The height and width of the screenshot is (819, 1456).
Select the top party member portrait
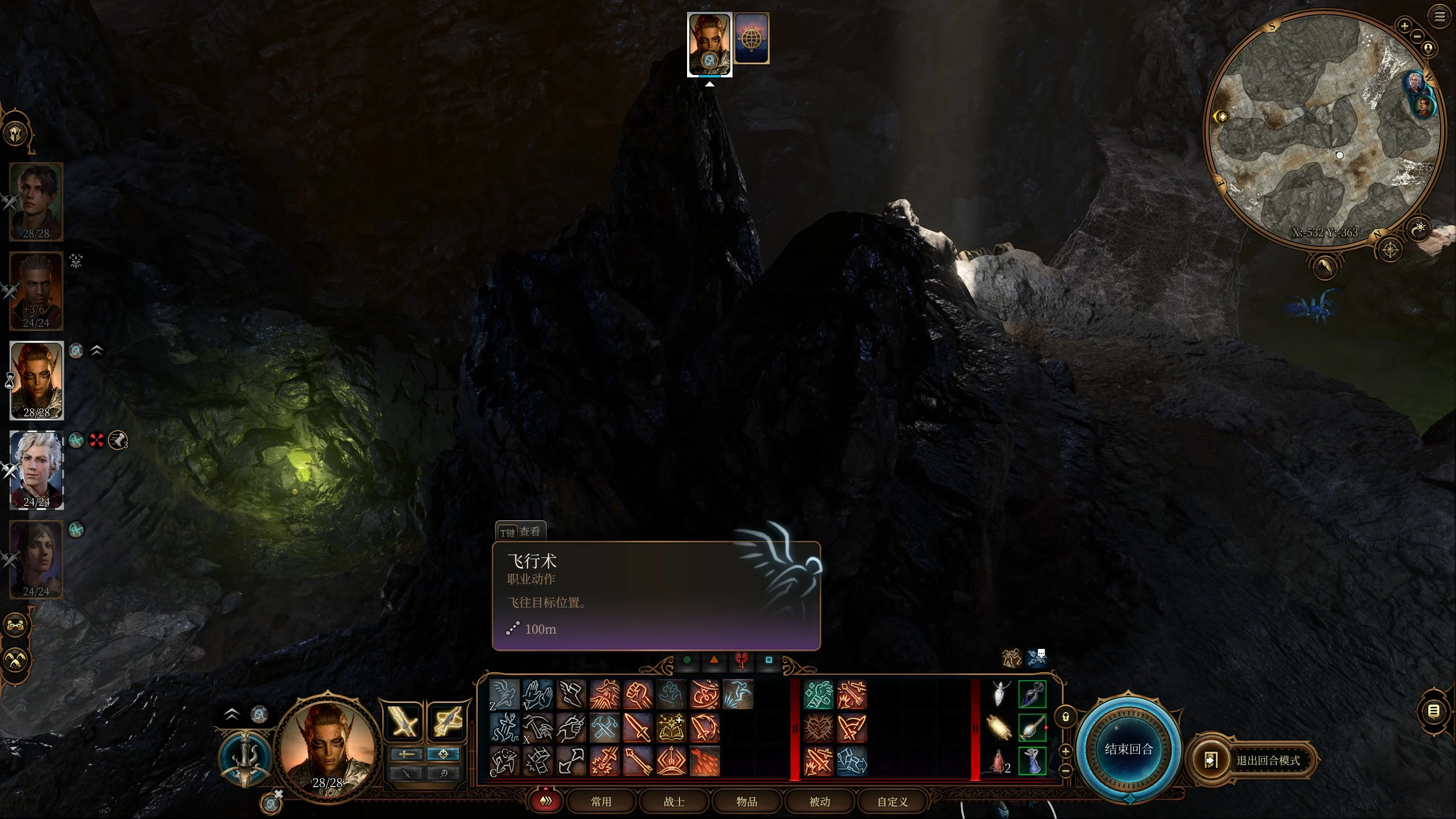(x=36, y=201)
